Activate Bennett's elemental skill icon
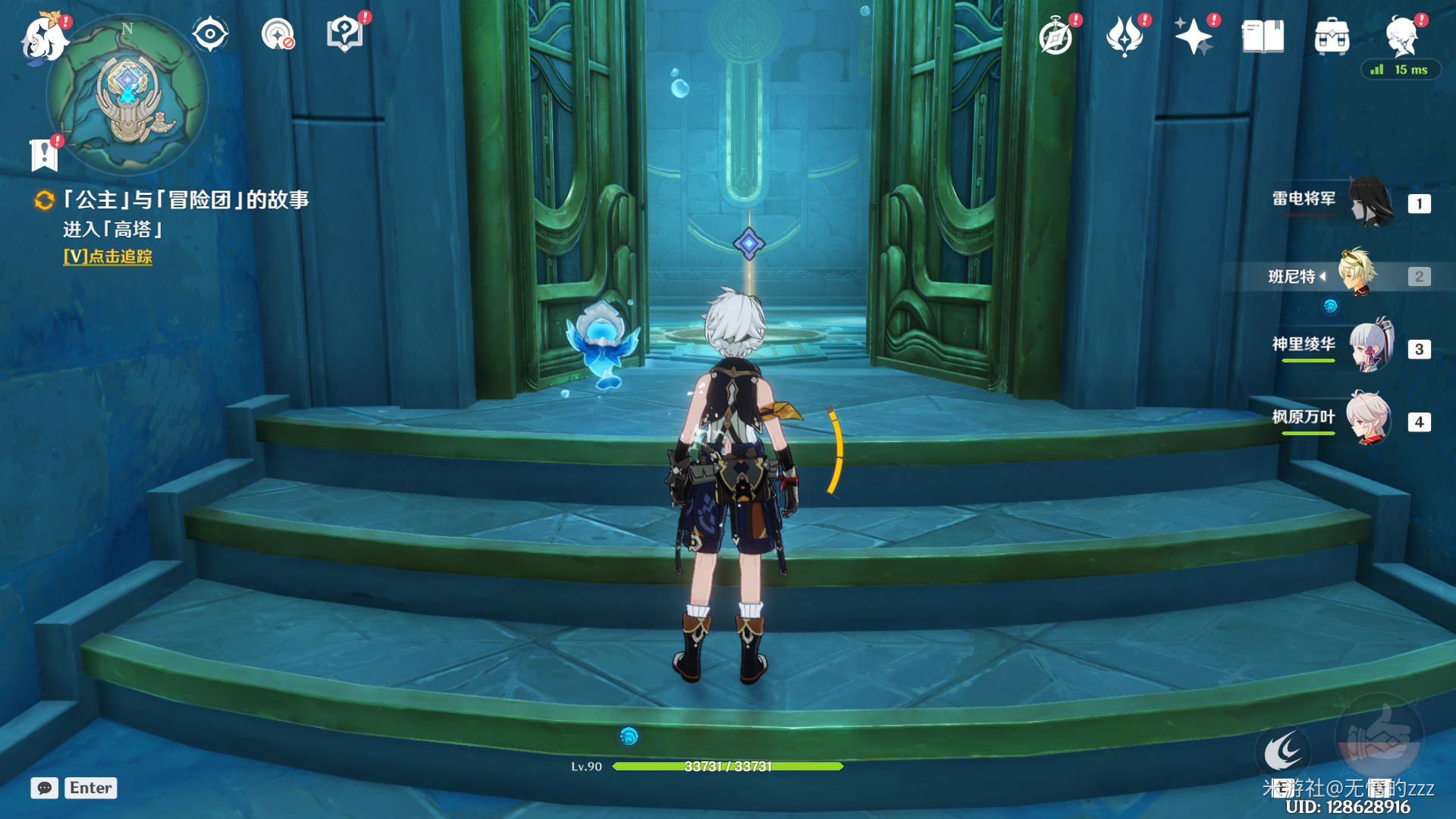The width and height of the screenshot is (1456, 819). click(x=1282, y=753)
